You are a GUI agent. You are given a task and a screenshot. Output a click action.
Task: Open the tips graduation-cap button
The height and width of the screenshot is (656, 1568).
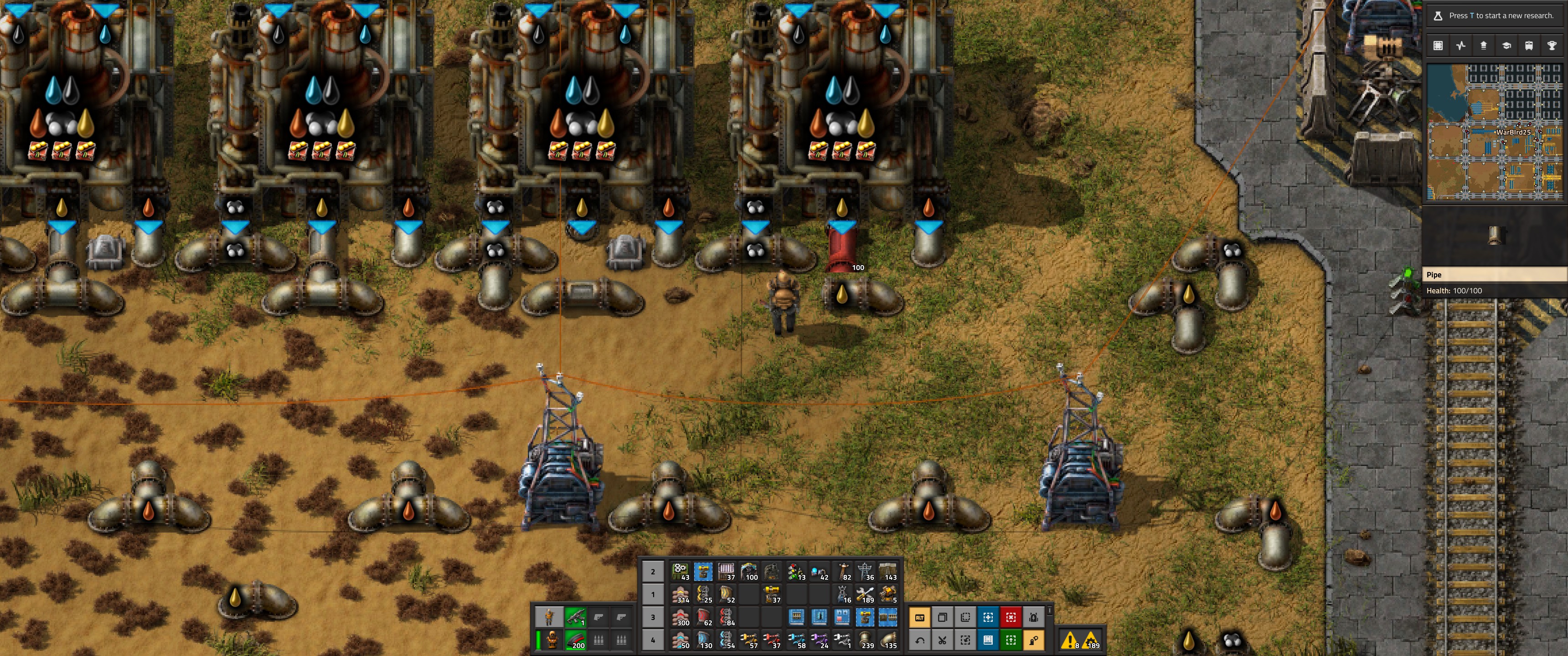click(1506, 46)
